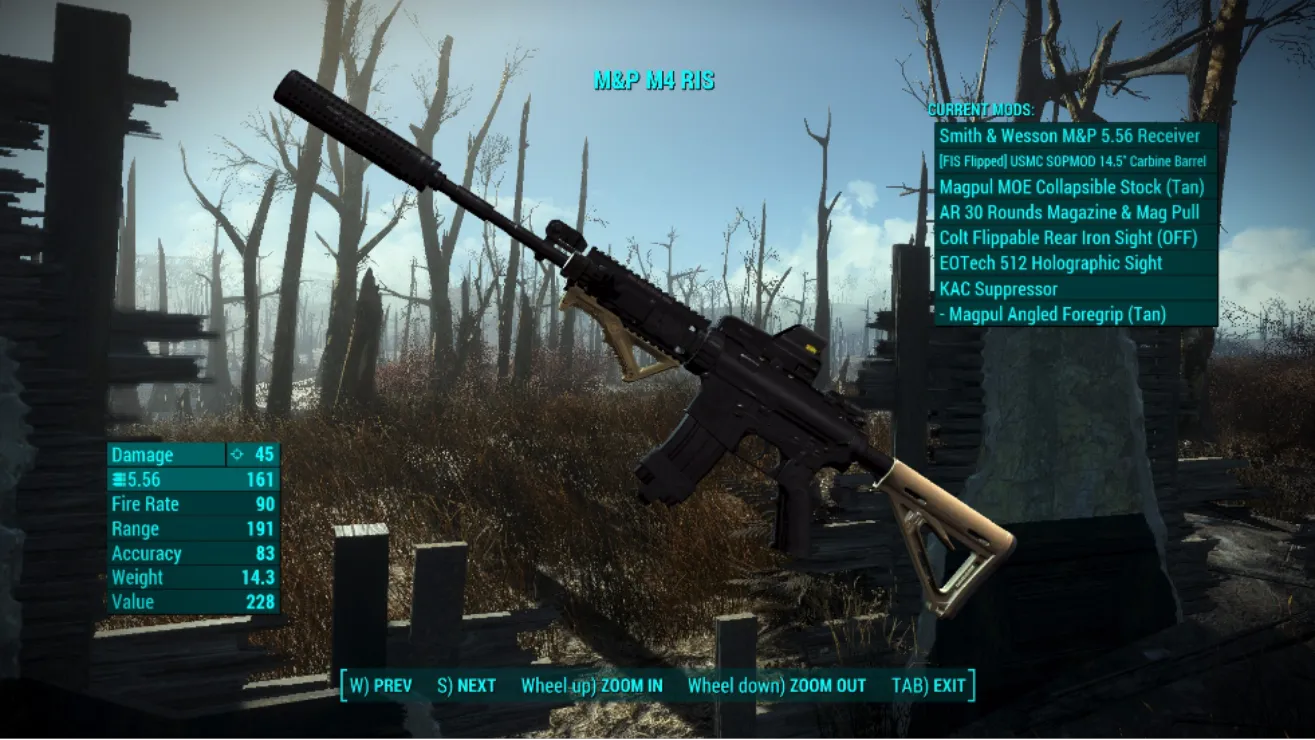Go to the previous item with PREV
The height and width of the screenshot is (740, 1315).
[x=380, y=686]
